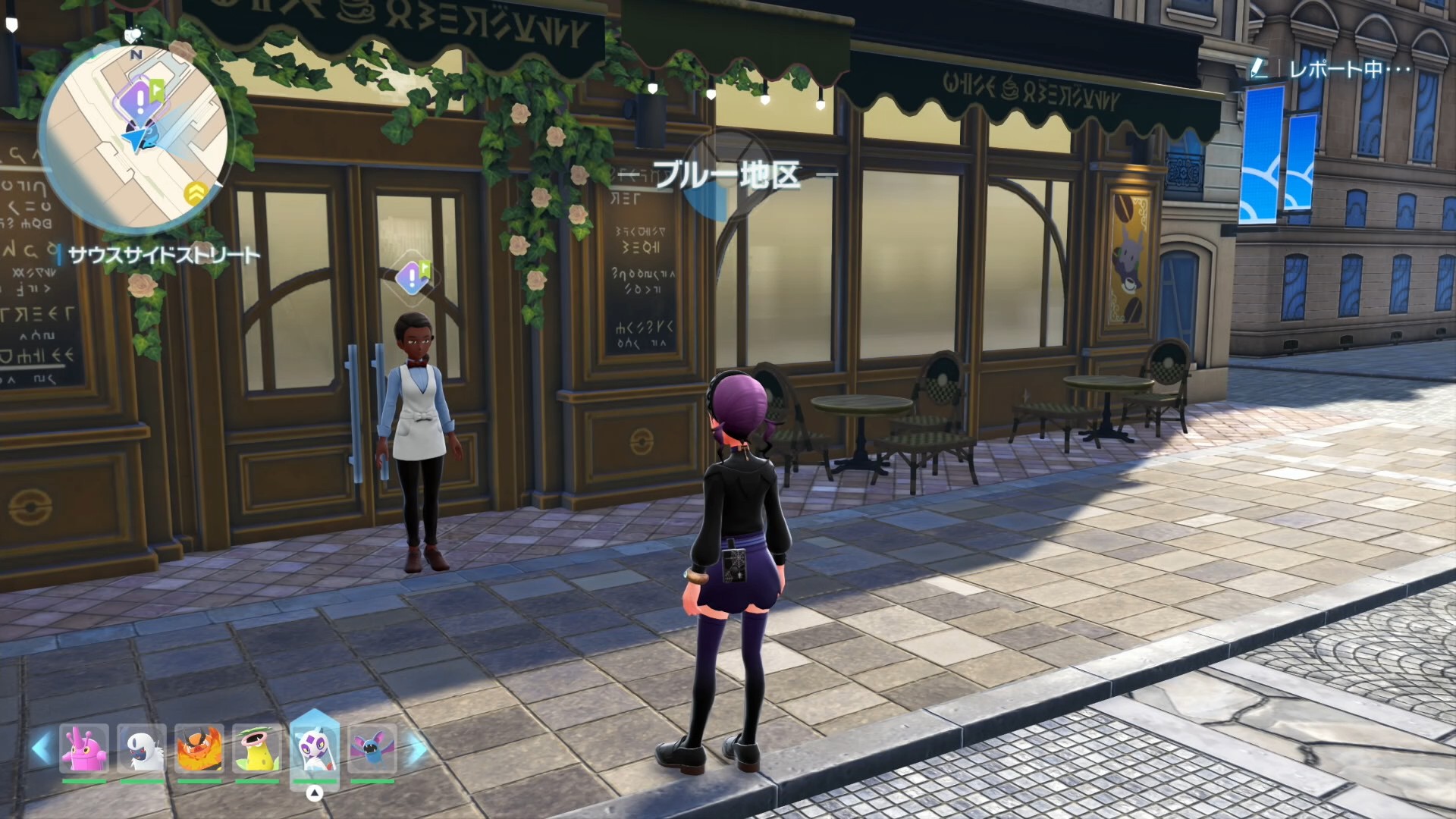Select the white Absol party slot

pyautogui.click(x=142, y=748)
